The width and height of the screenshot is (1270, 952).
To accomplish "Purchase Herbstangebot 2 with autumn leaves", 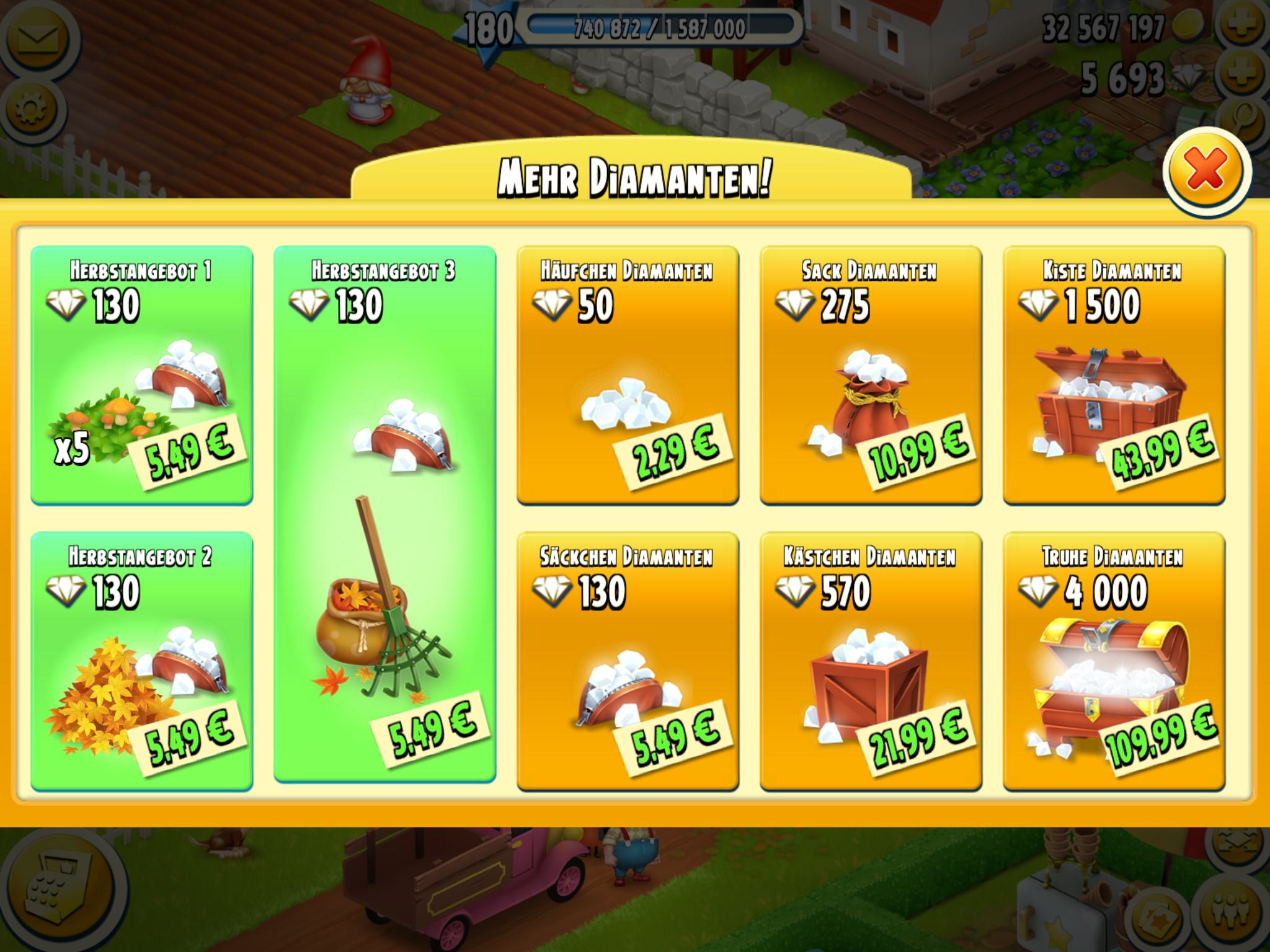I will 142,661.
